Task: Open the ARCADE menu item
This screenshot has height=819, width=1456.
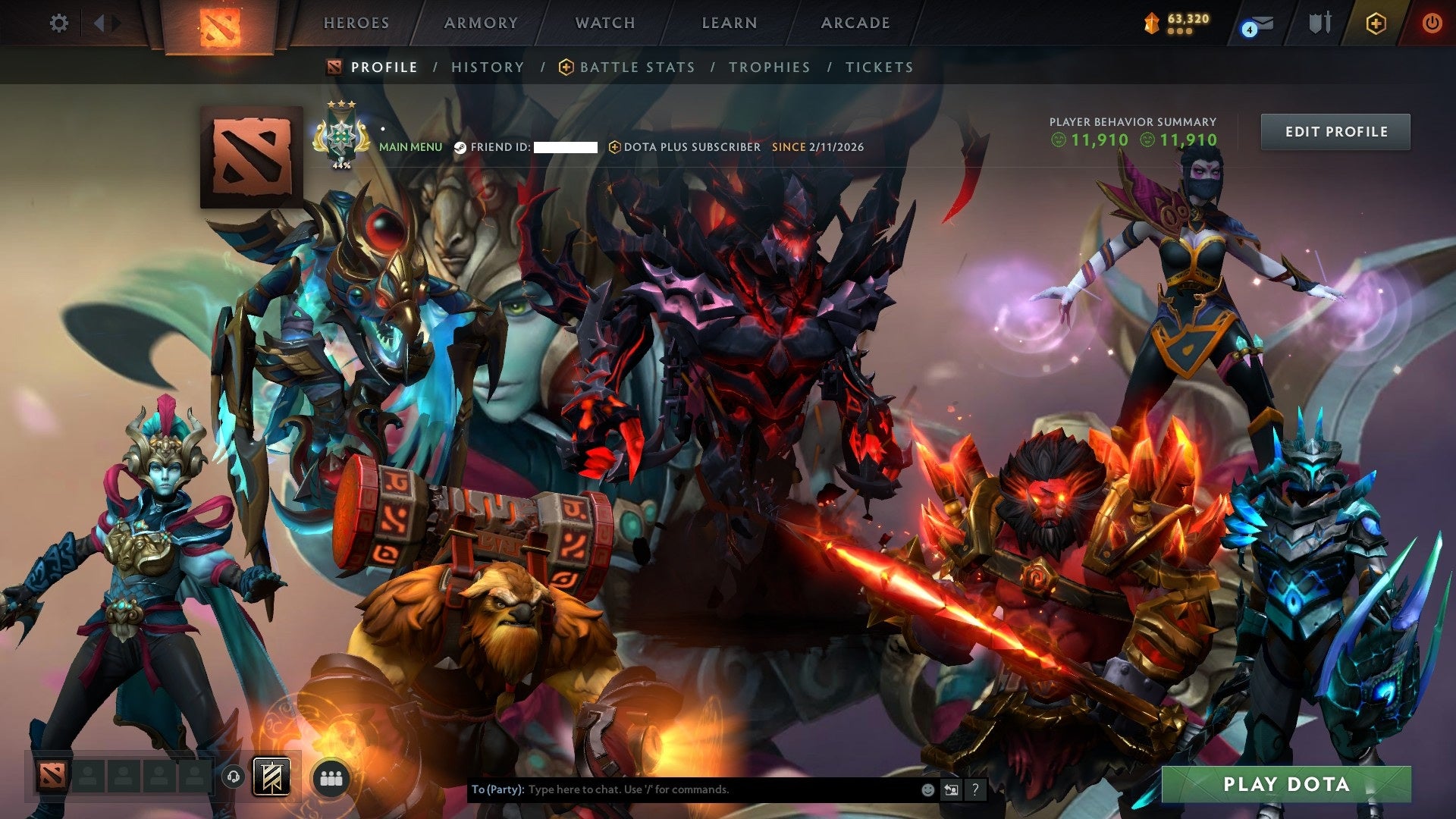Action: click(x=855, y=23)
